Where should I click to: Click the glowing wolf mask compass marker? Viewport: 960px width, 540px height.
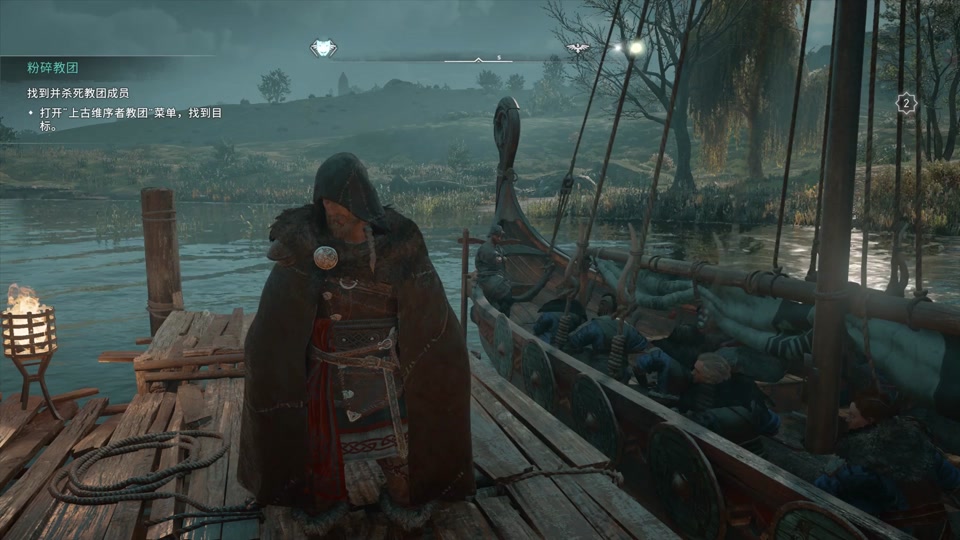point(322,48)
